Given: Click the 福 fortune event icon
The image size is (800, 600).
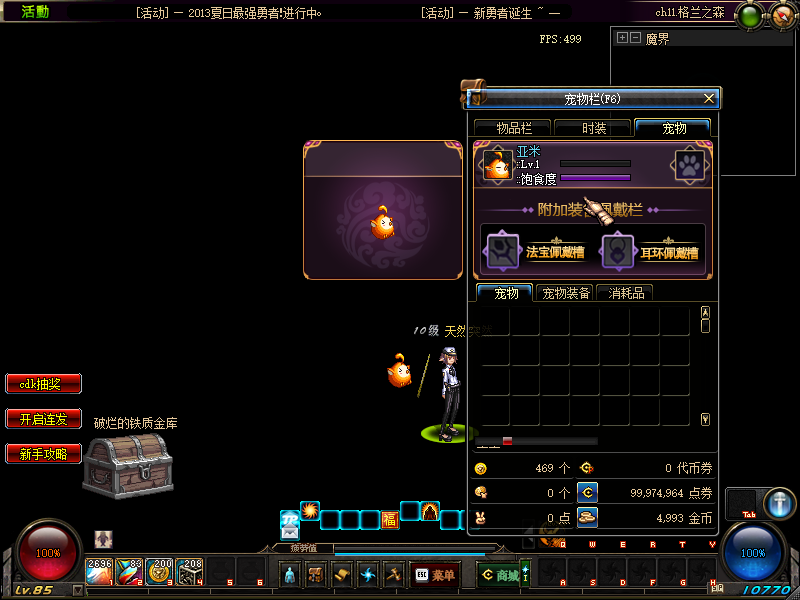Looking at the screenshot, I should coord(390,520).
